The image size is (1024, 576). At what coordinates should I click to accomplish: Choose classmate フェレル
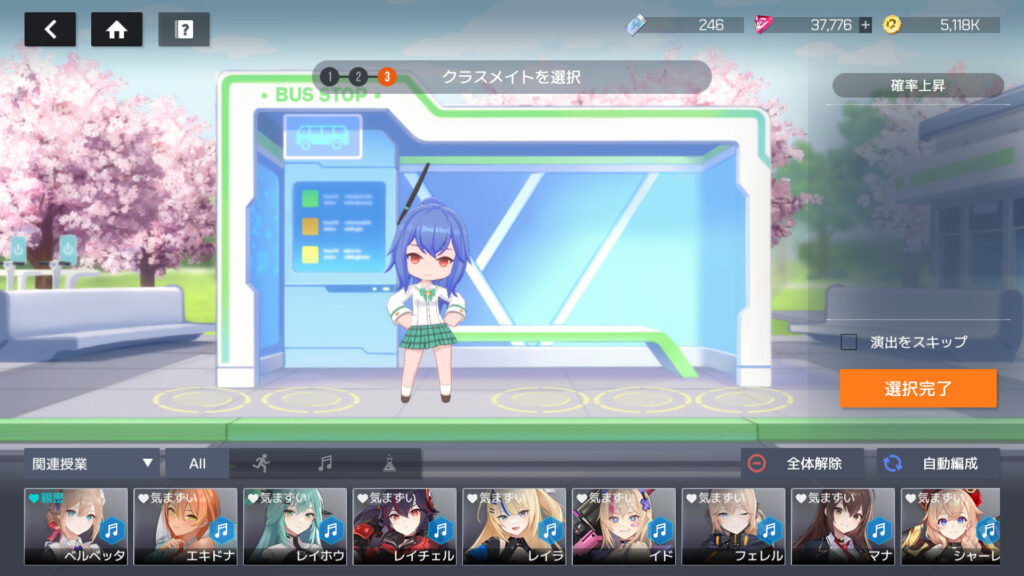733,526
